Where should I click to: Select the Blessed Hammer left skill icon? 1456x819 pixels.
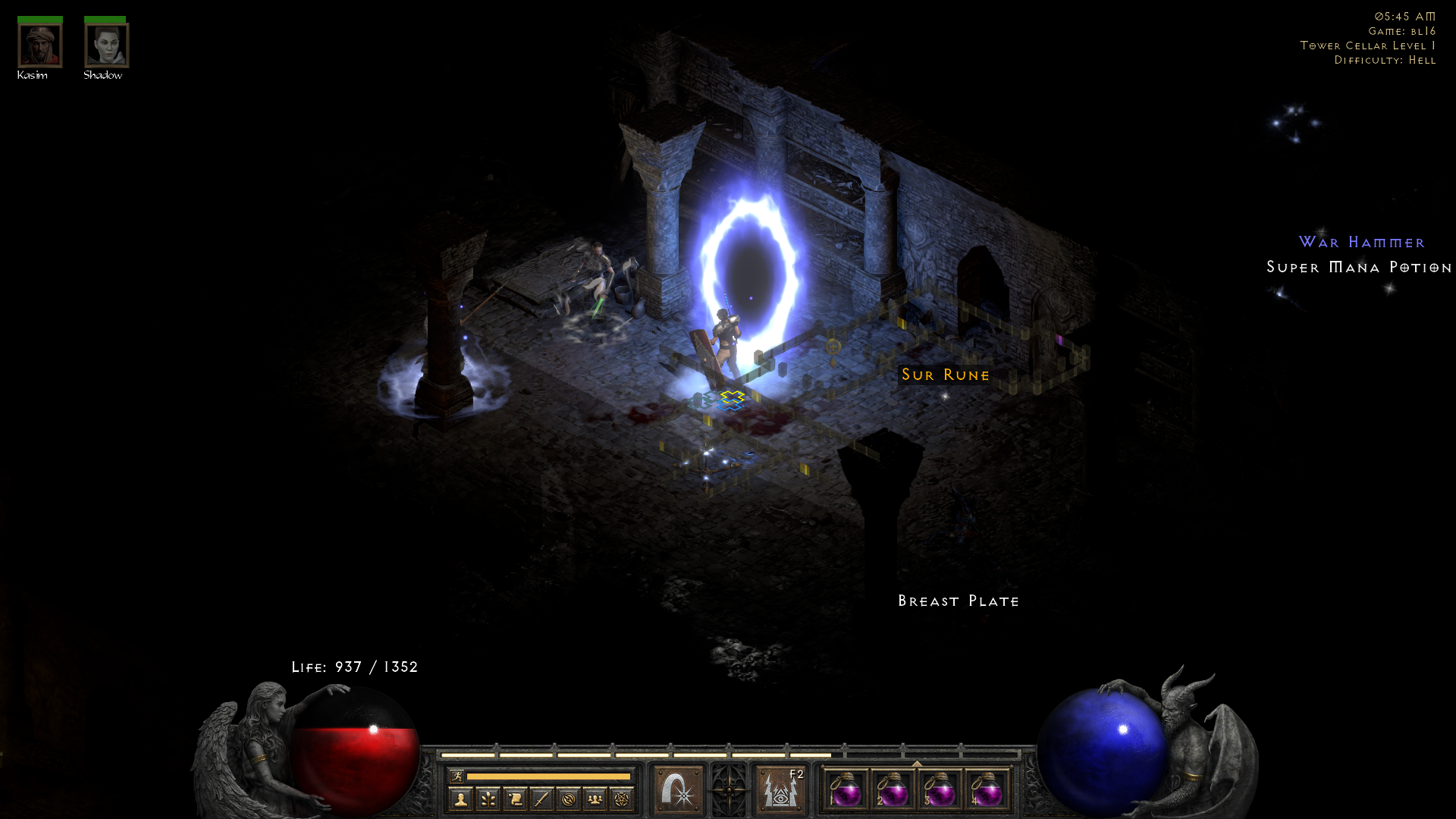coord(677,790)
